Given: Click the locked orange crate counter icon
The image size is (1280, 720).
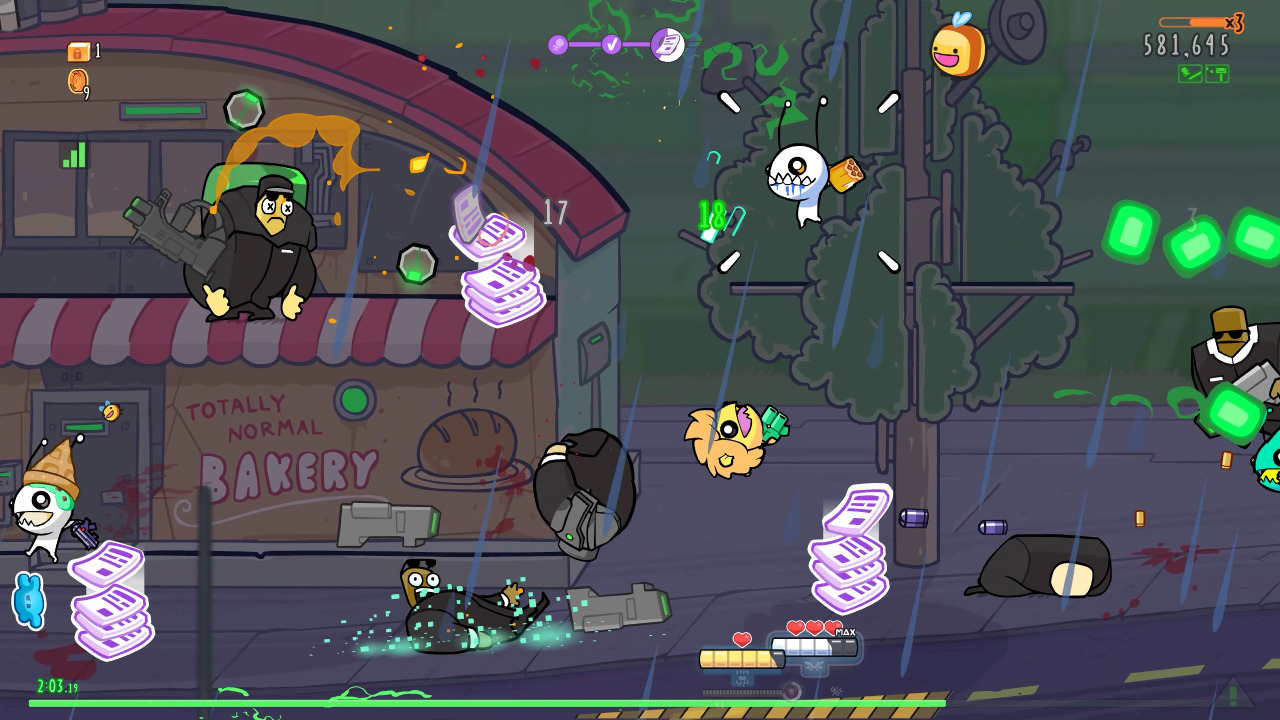Looking at the screenshot, I should coord(78,52).
